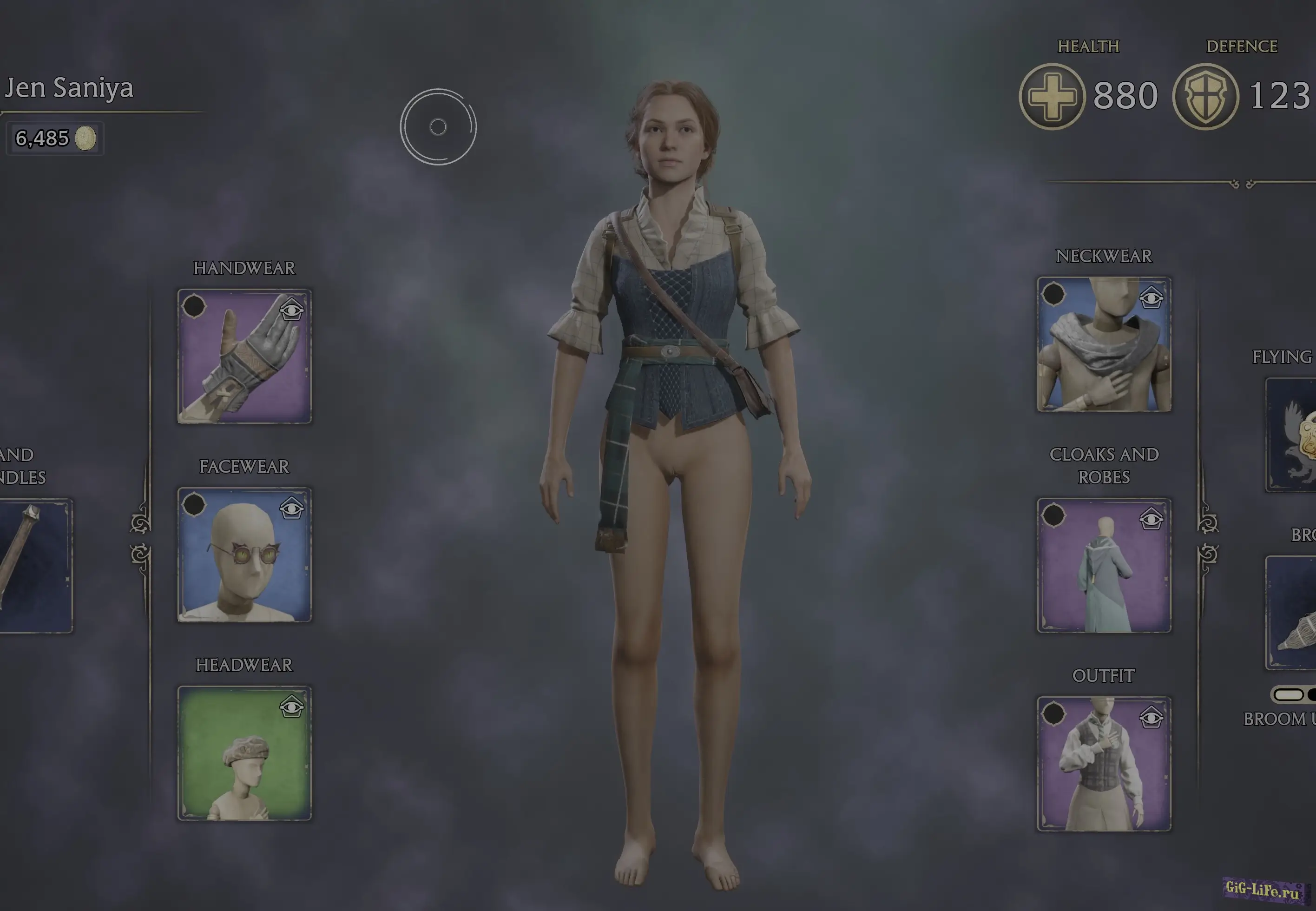Click the GiG-Life.ru watermark
The image size is (1316, 911).
(1263, 889)
